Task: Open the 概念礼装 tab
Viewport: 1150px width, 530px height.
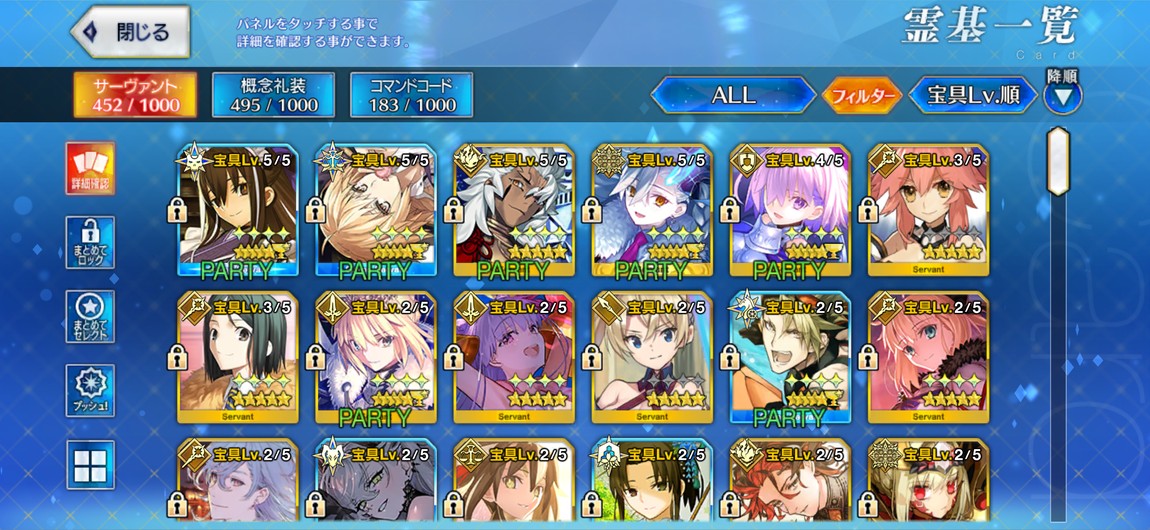Action: (x=273, y=95)
